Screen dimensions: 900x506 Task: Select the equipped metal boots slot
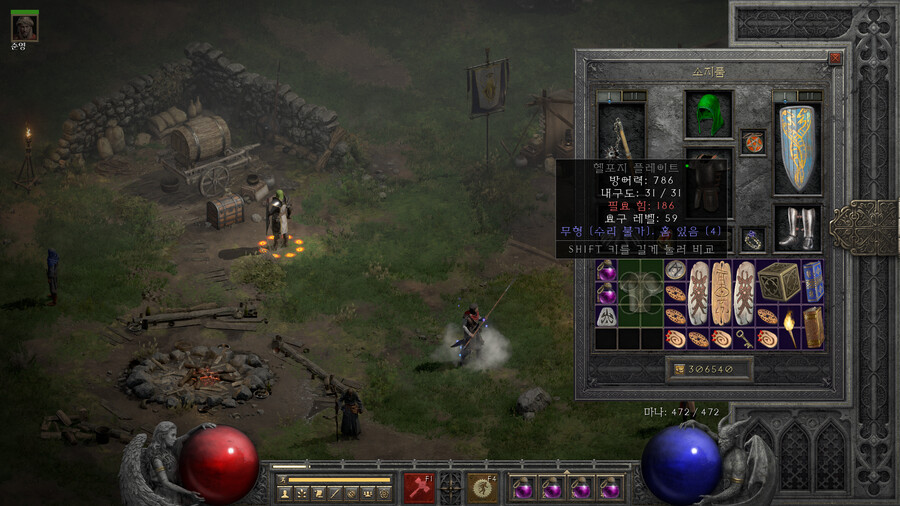796,228
